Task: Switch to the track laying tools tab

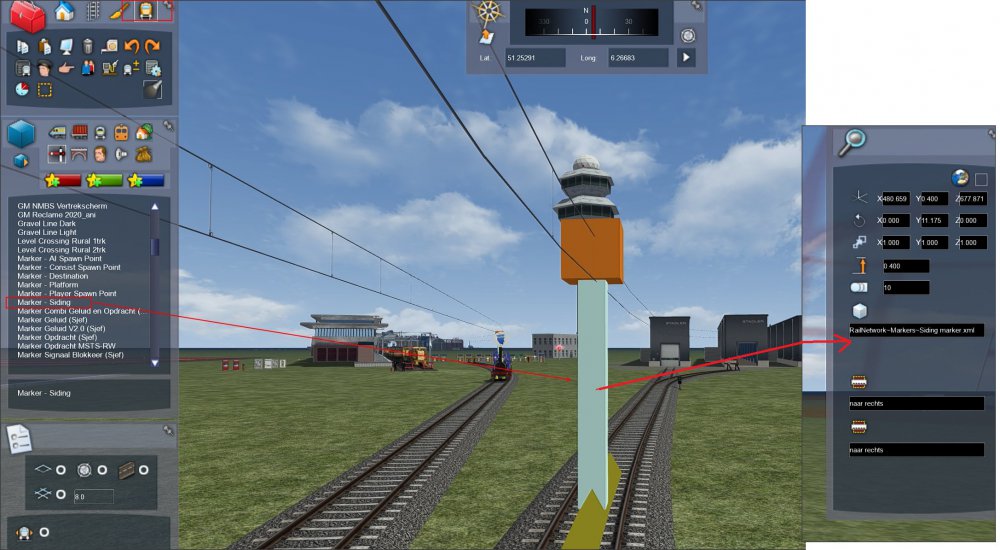Action: tap(92, 12)
